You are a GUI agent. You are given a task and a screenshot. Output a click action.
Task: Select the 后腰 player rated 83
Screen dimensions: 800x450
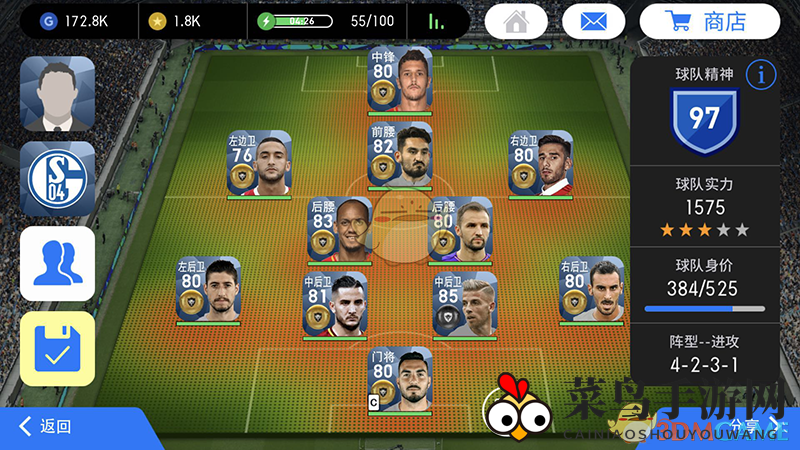(340, 230)
